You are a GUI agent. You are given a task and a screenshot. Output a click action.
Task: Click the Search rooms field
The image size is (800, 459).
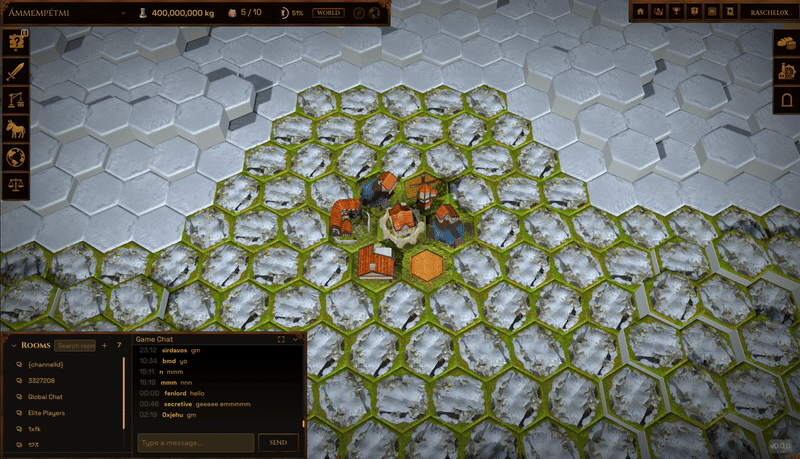point(76,345)
